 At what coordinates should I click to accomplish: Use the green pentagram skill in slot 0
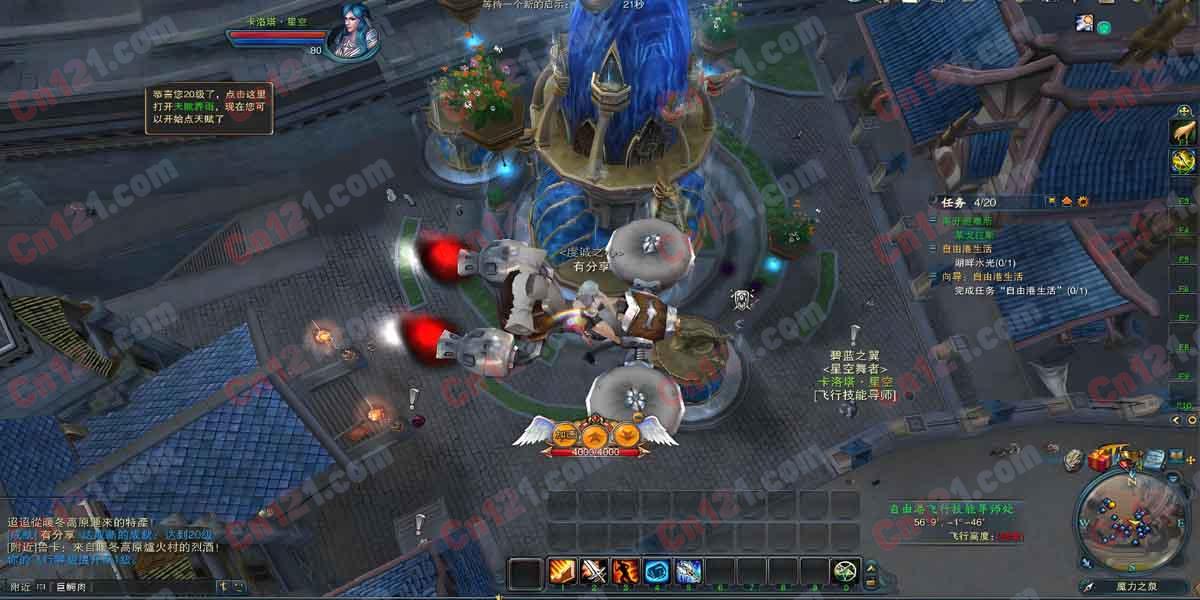tap(846, 571)
